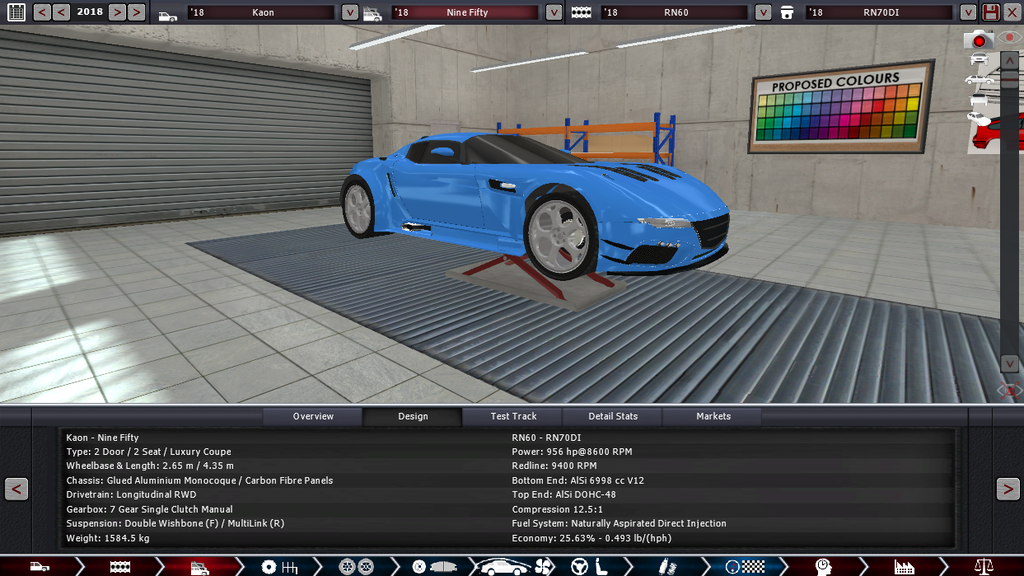
Task: Show the Detail Stats tab
Action: point(613,416)
